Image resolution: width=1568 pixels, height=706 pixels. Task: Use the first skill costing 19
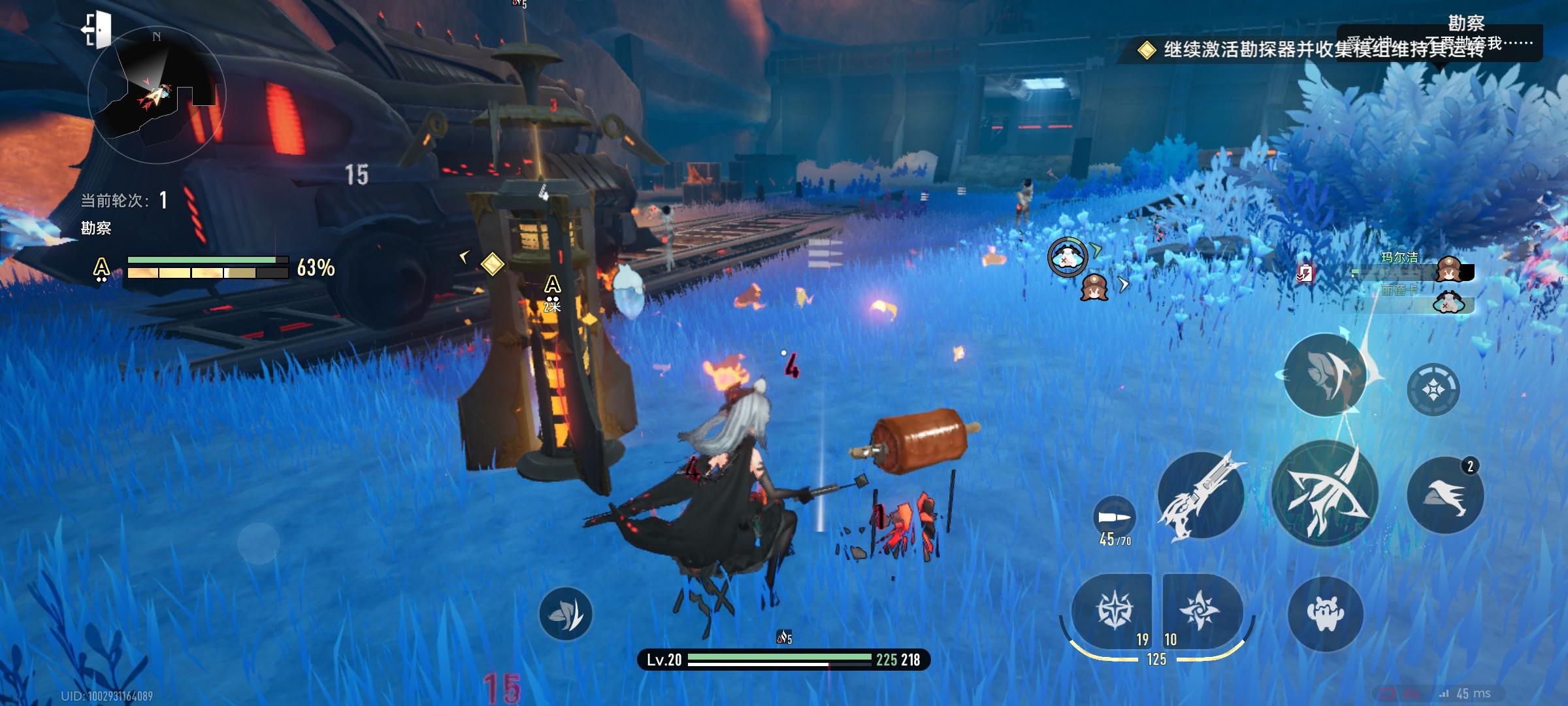pos(1112,611)
